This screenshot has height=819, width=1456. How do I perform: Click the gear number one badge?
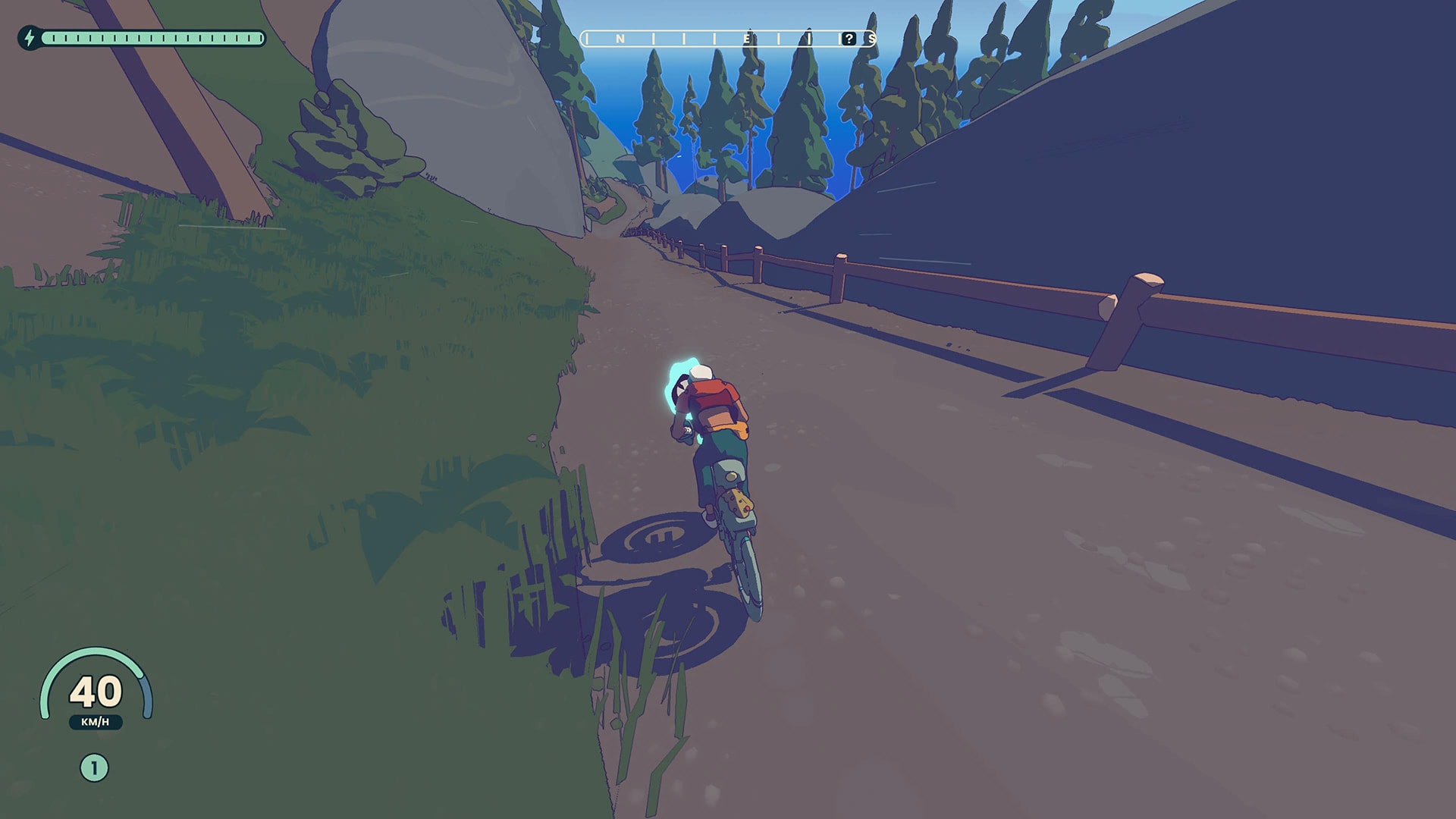(94, 768)
